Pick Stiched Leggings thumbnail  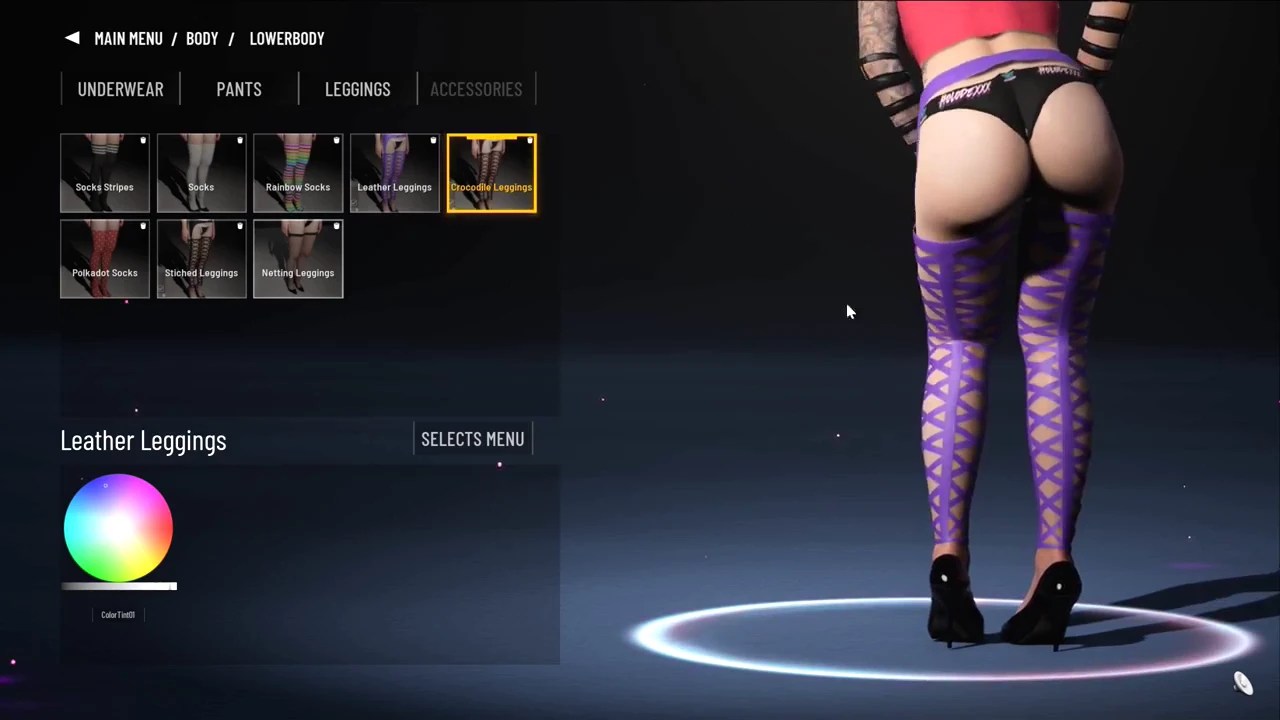pyautogui.click(x=201, y=259)
